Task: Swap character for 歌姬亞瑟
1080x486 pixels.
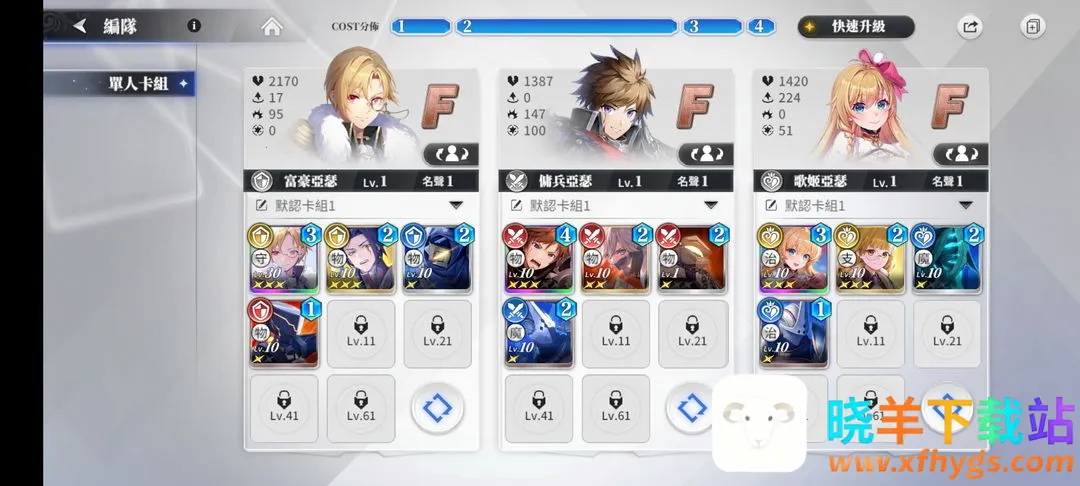Action: [960, 154]
